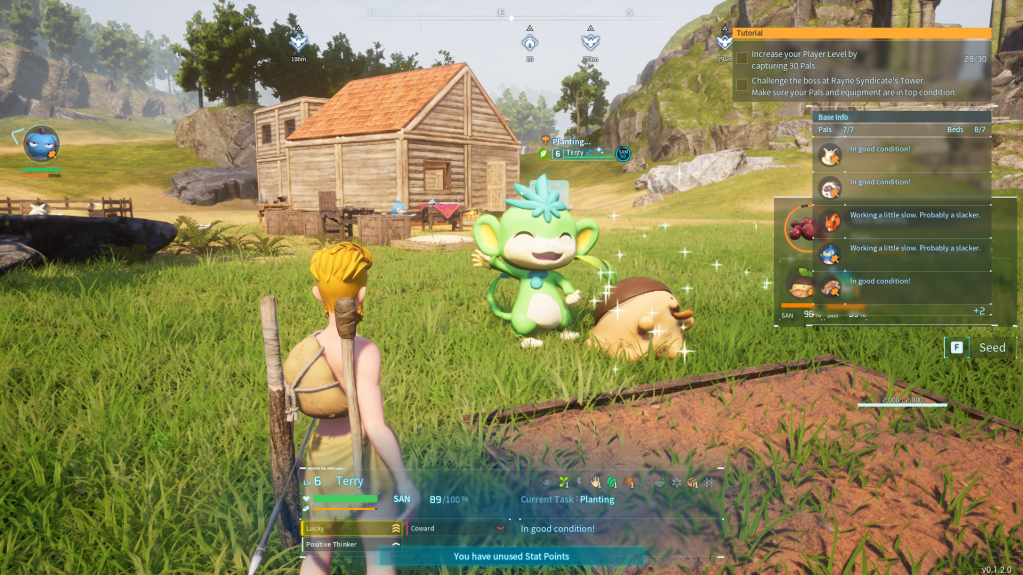This screenshot has width=1023, height=575.
Task: Click the Seed interaction prompt label
Action: click(x=991, y=348)
